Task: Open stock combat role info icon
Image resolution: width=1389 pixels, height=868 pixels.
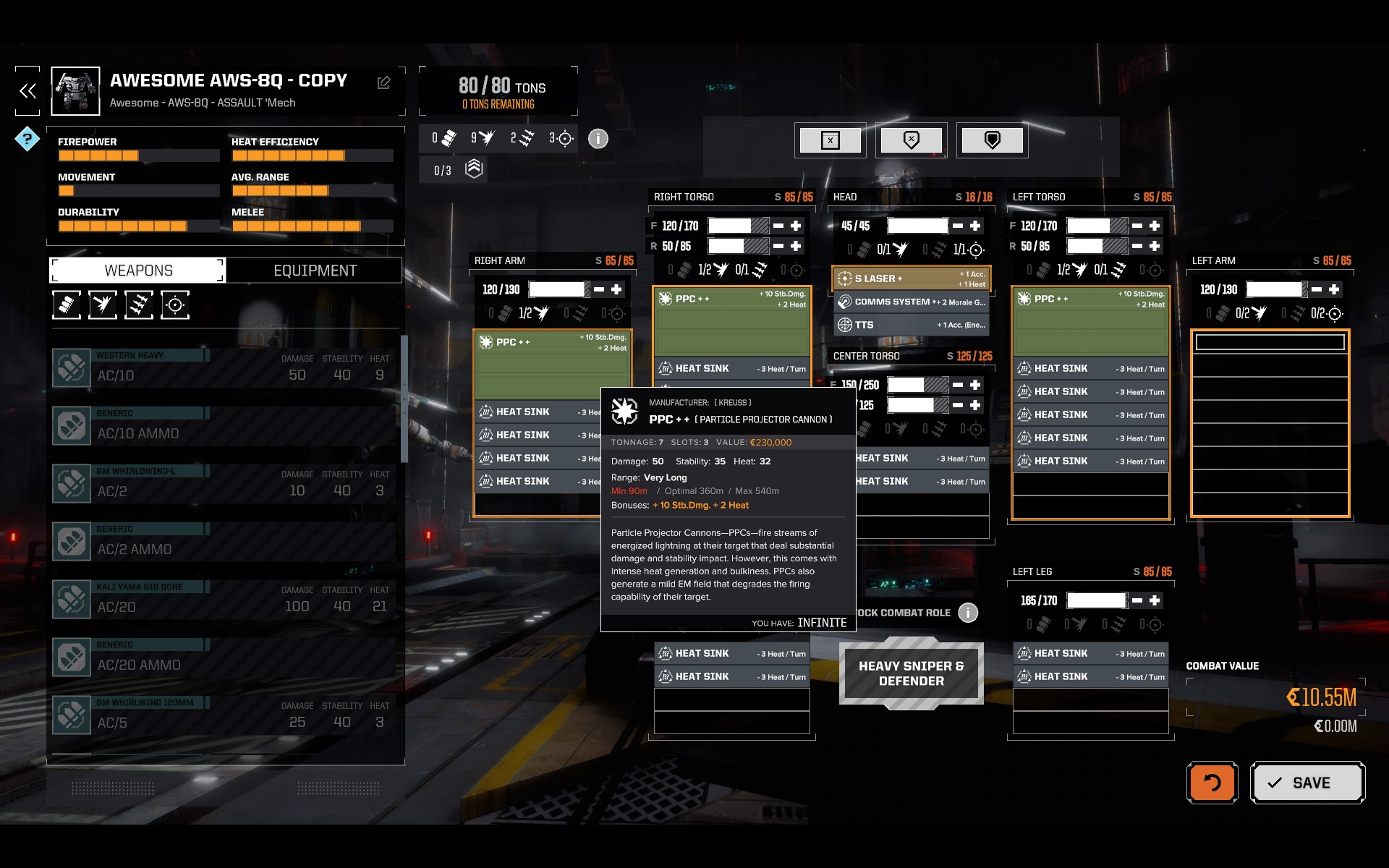Action: point(968,613)
